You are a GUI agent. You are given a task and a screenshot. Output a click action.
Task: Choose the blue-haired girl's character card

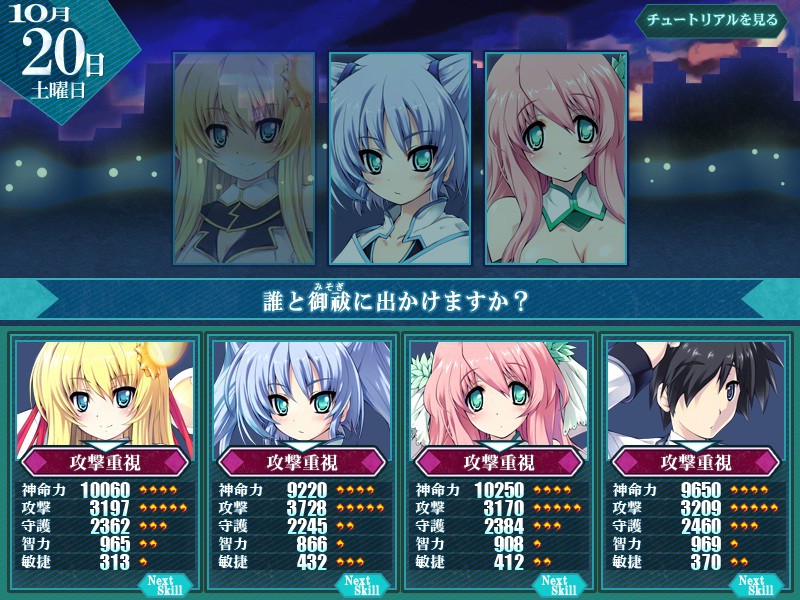[302, 400]
